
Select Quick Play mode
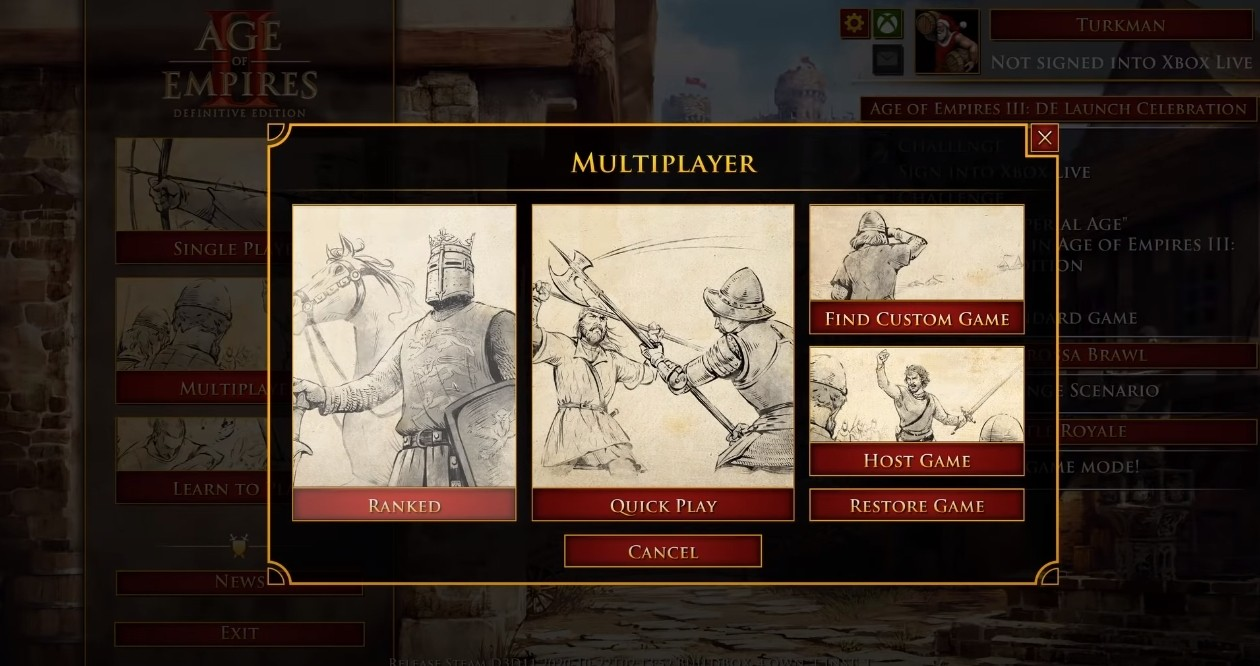click(x=663, y=505)
